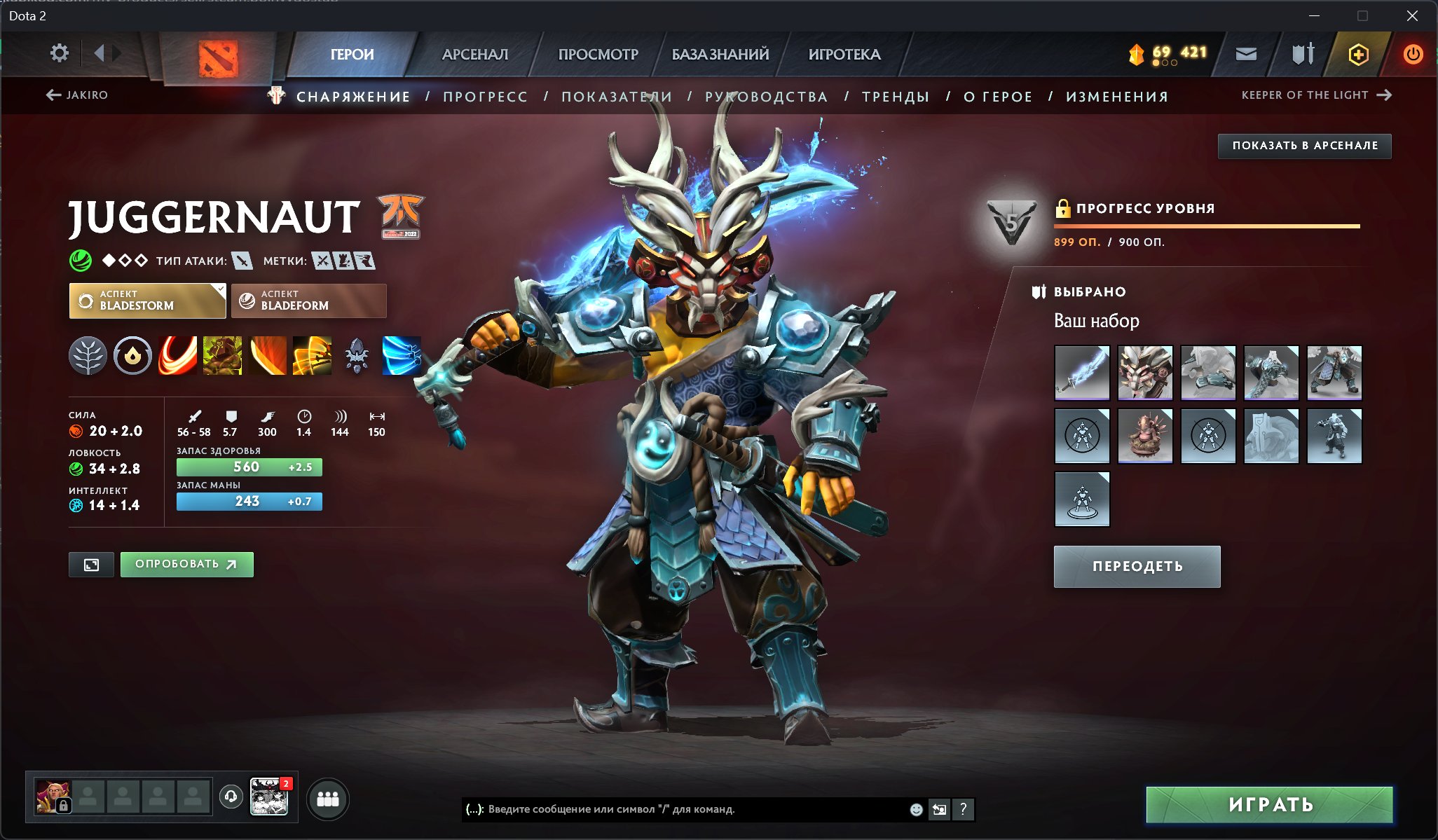Go to previous hero JAKIRO
This screenshot has width=1438, height=840.
(78, 95)
